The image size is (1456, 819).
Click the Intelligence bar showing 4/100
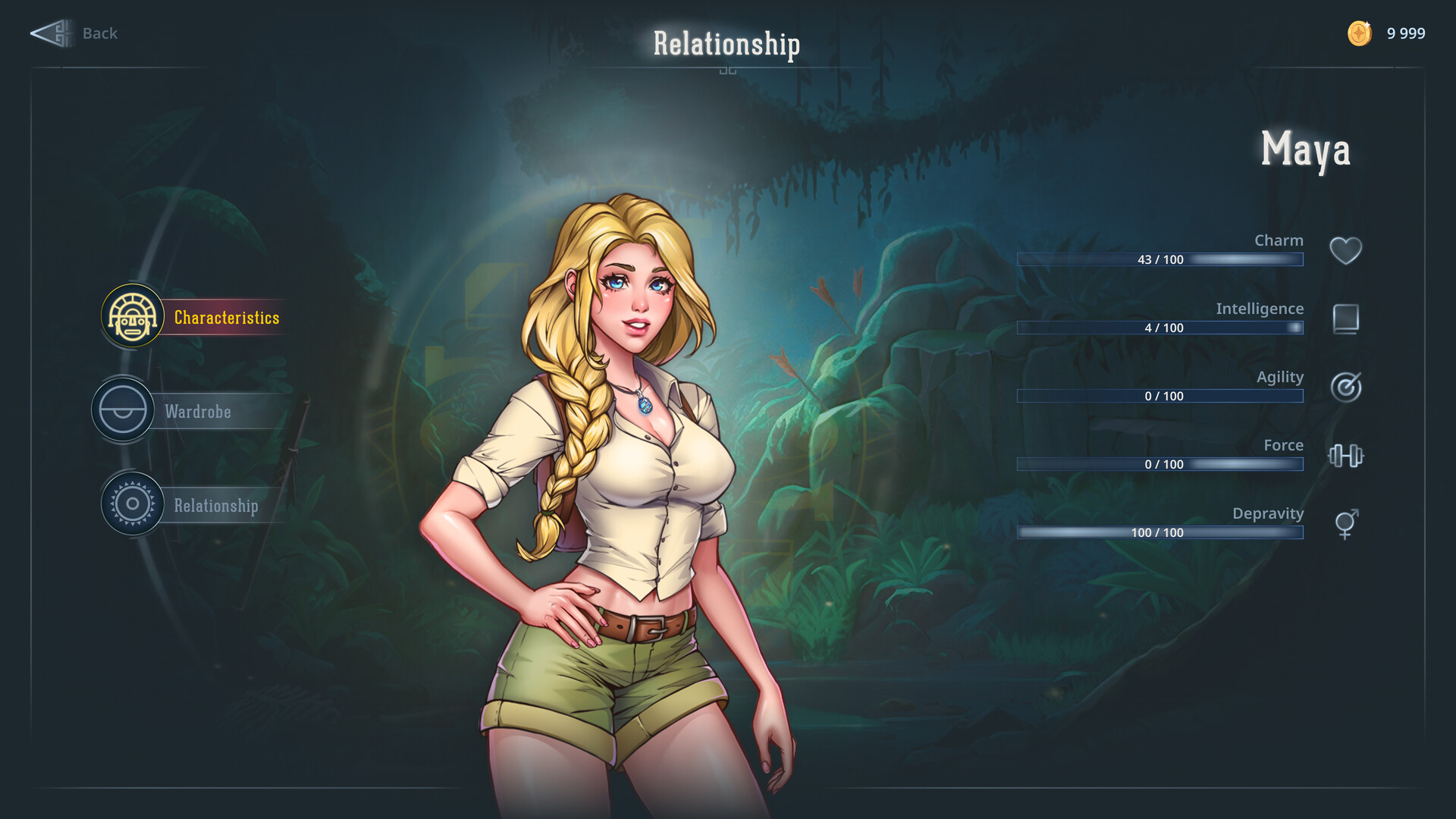pyautogui.click(x=1160, y=328)
